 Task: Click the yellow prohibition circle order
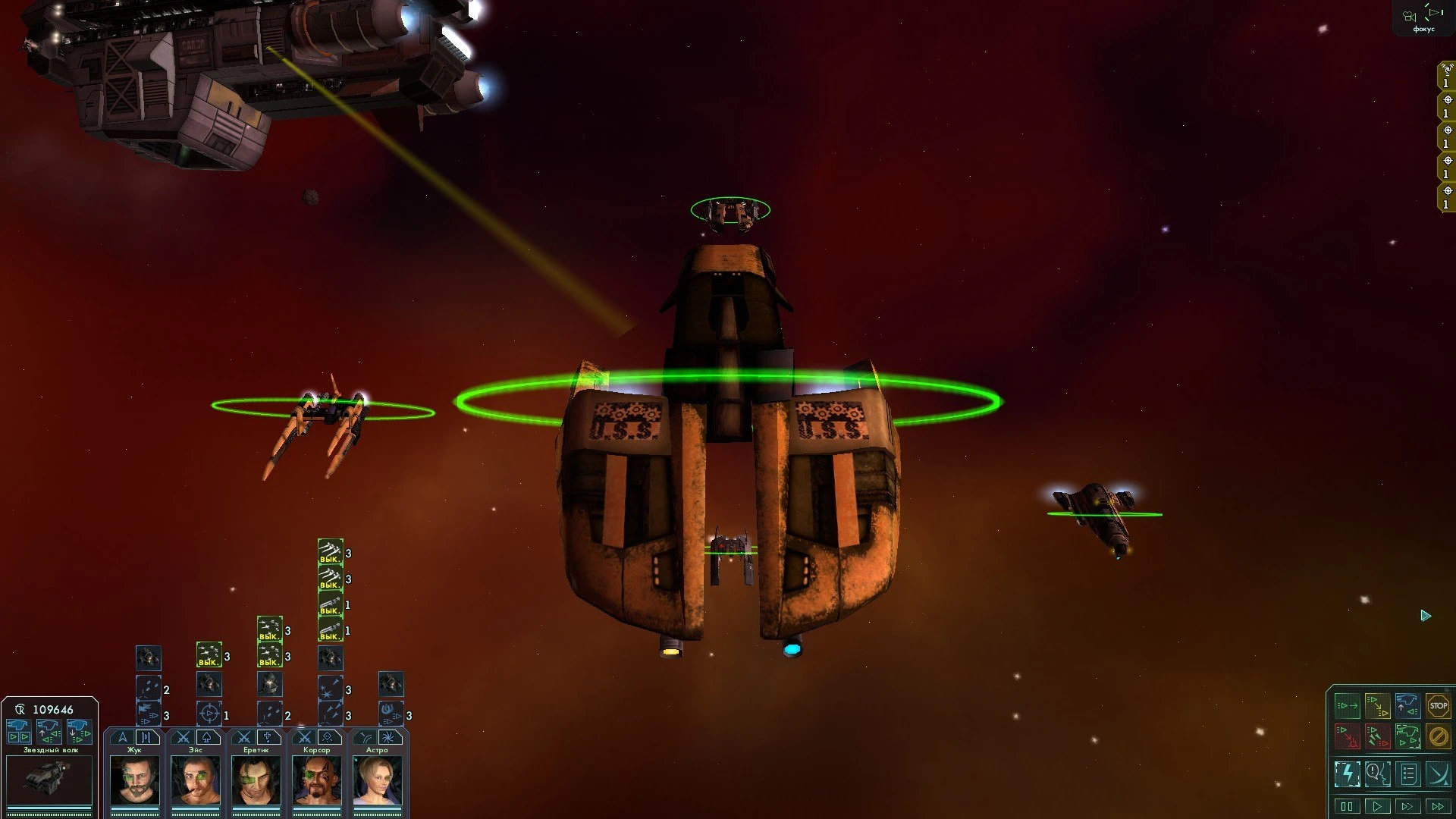coord(1438,736)
